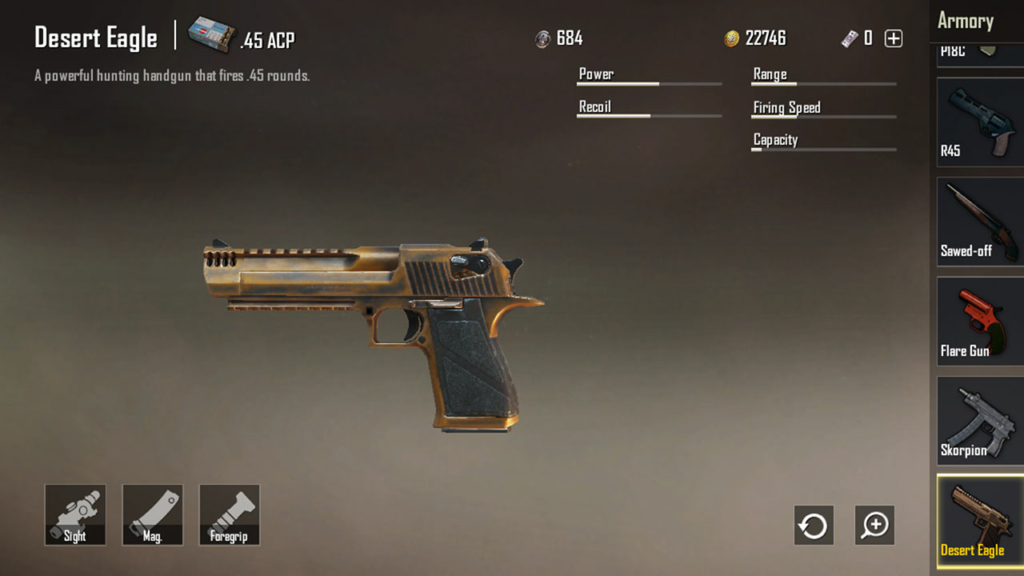
Task: Add vouchers with the plus button
Action: [894, 39]
